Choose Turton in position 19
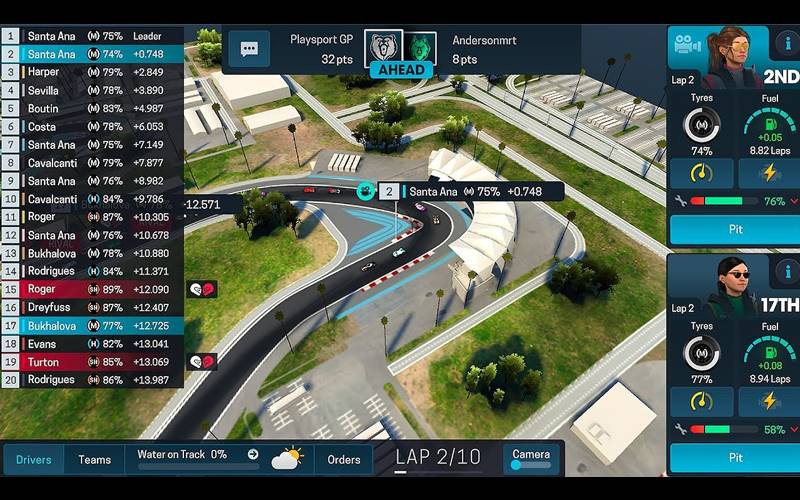 click(92, 362)
